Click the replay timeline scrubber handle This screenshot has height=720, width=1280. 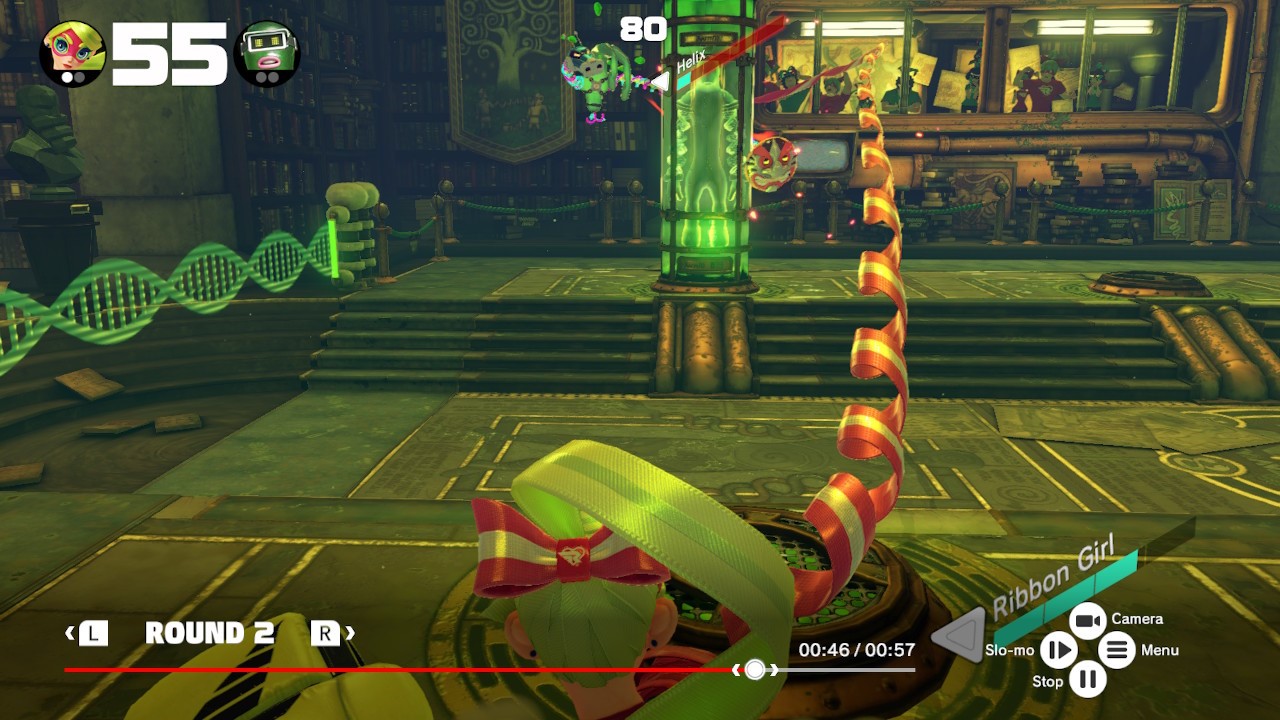coord(755,670)
